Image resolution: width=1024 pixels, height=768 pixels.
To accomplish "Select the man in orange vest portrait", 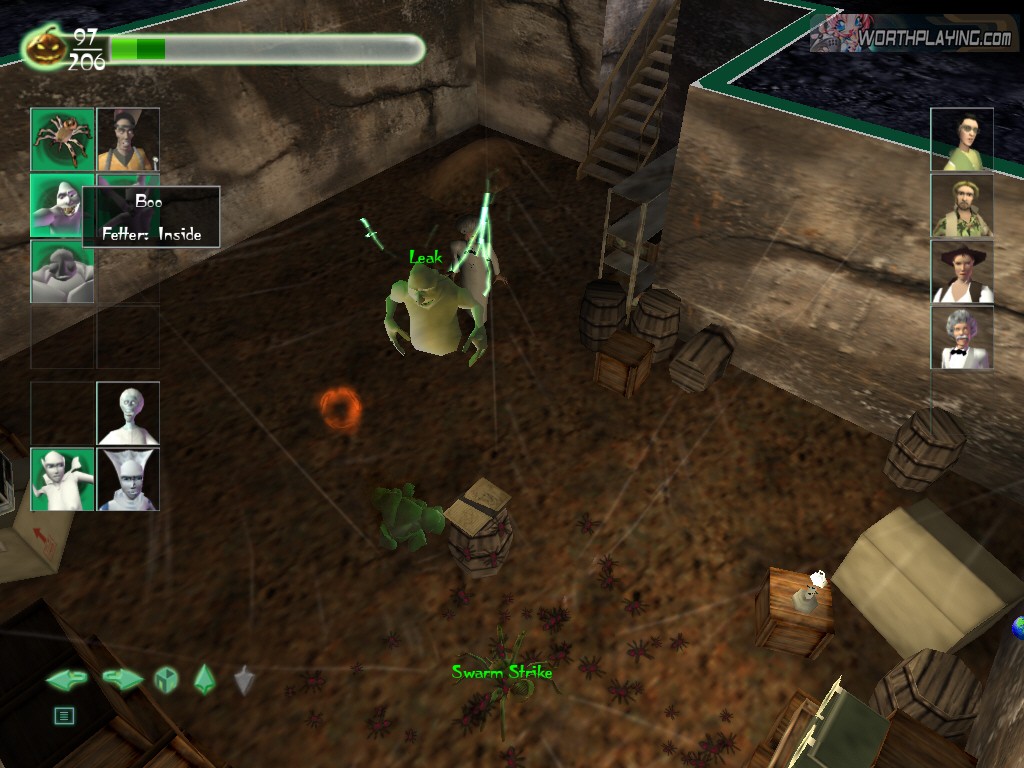I will pos(128,139).
